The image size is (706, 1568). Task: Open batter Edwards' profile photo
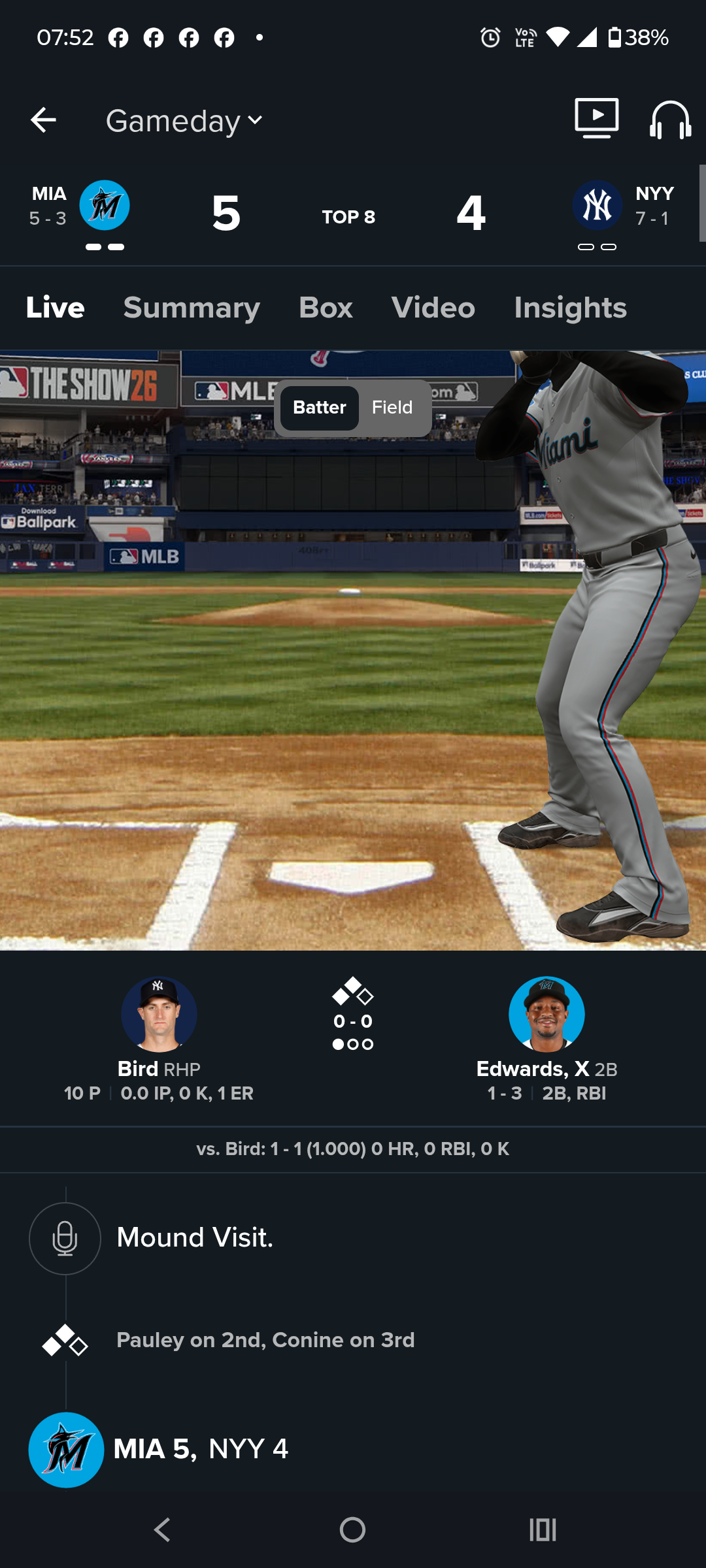click(x=546, y=1014)
